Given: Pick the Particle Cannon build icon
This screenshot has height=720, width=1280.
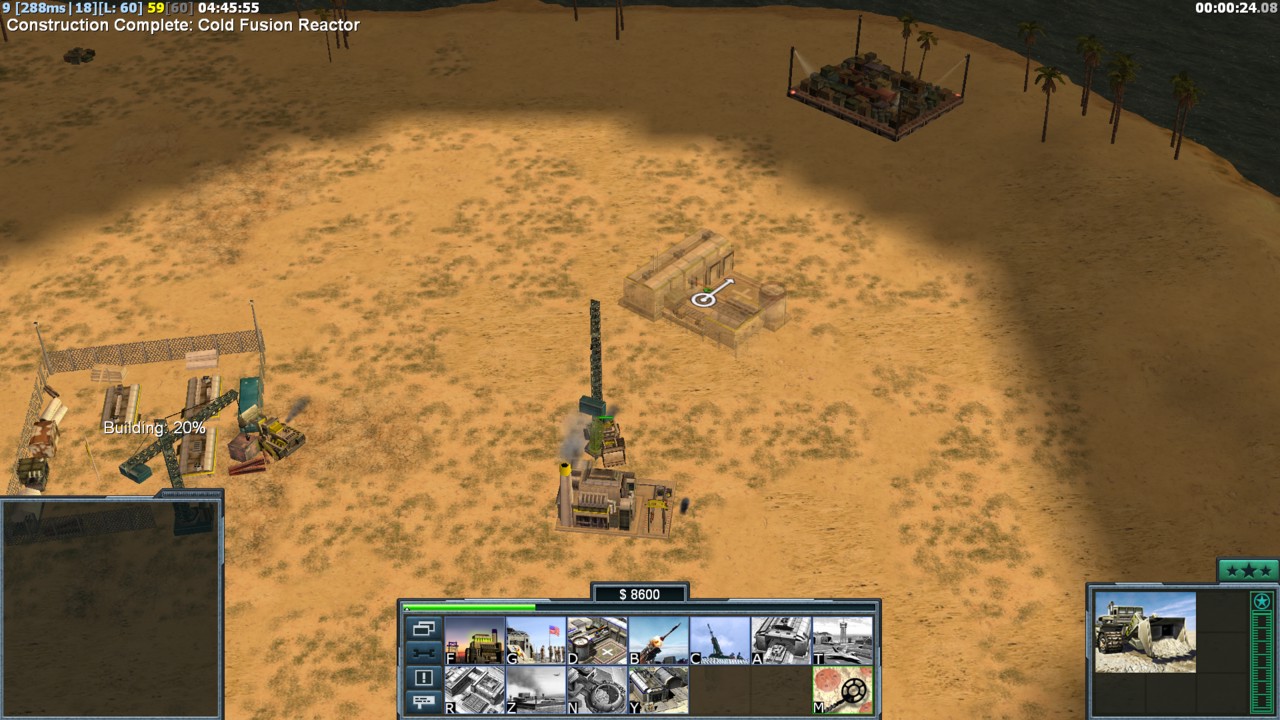Looking at the screenshot, I should point(597,690).
